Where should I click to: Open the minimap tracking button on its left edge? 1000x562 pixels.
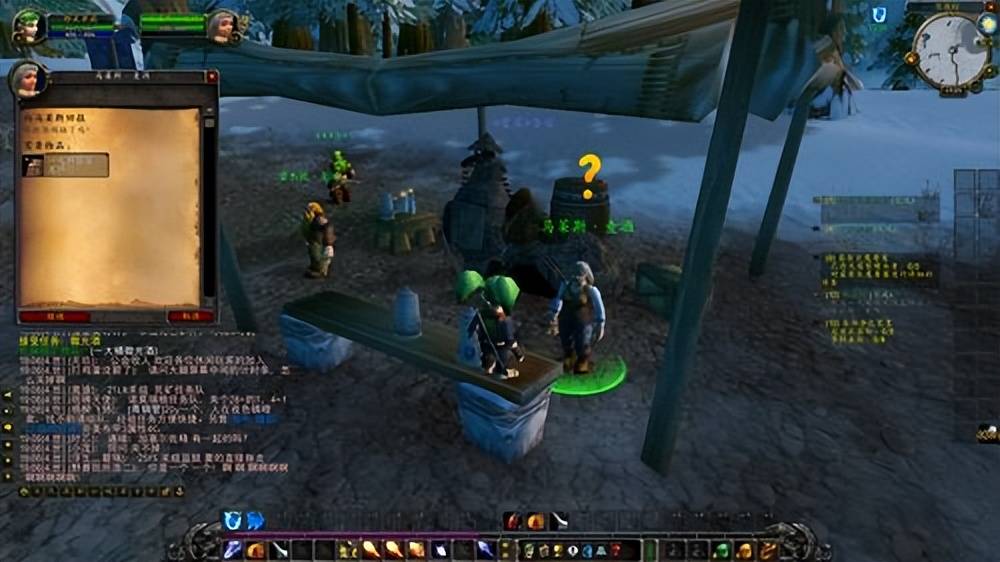[912, 57]
